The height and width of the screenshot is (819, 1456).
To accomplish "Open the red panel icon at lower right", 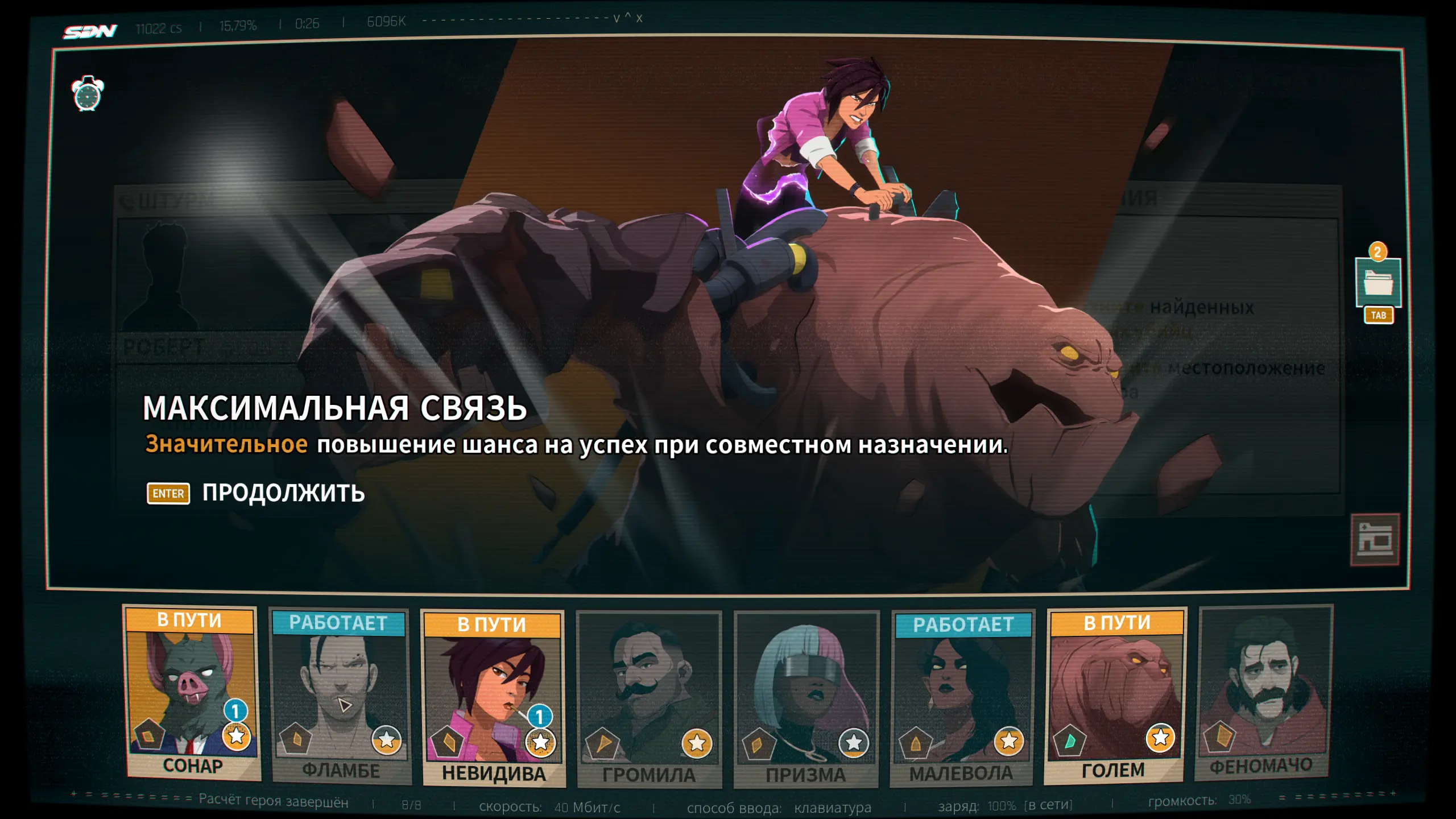I will click(1375, 540).
